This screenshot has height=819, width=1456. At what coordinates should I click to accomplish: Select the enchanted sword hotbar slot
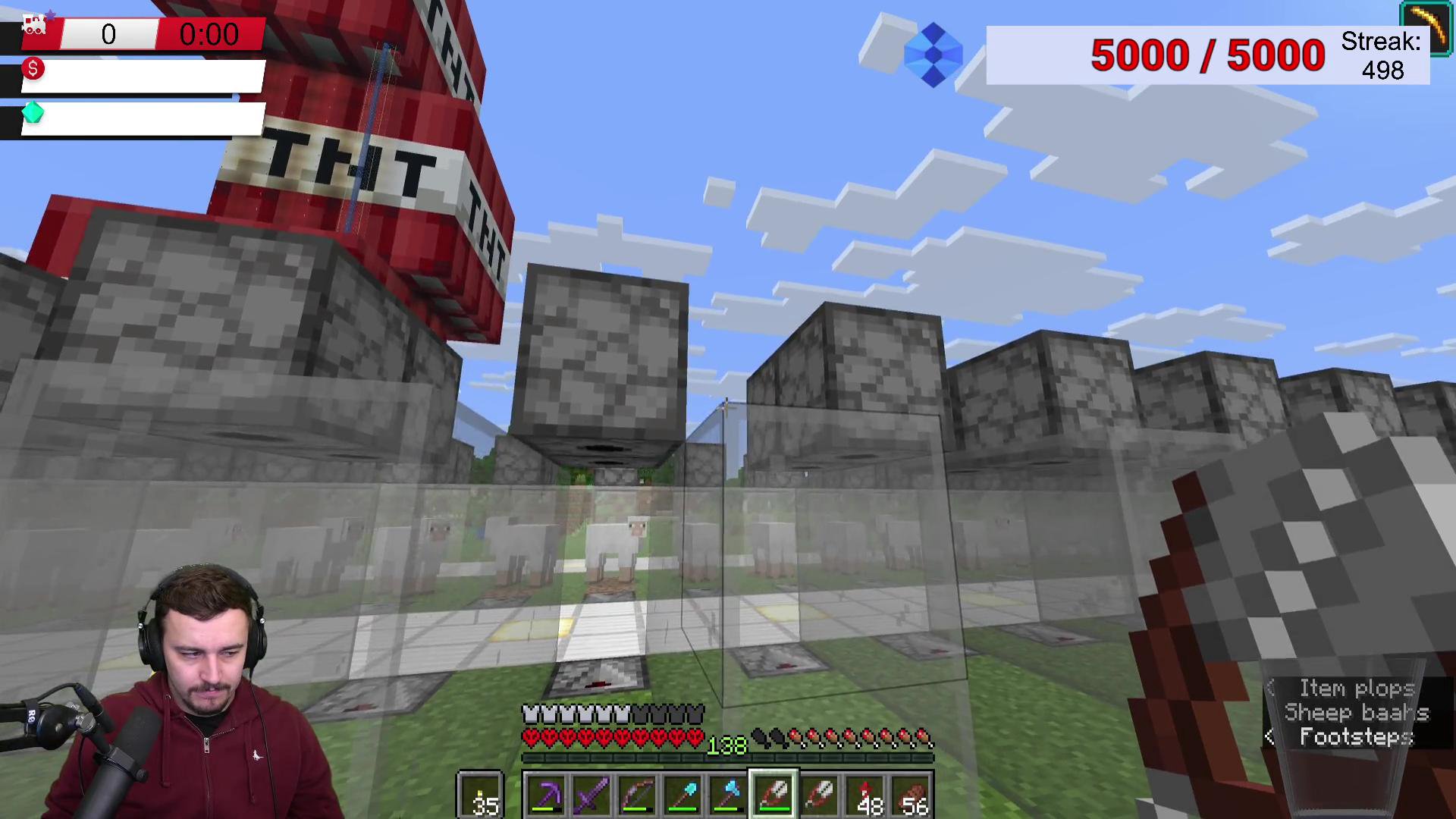[591, 795]
